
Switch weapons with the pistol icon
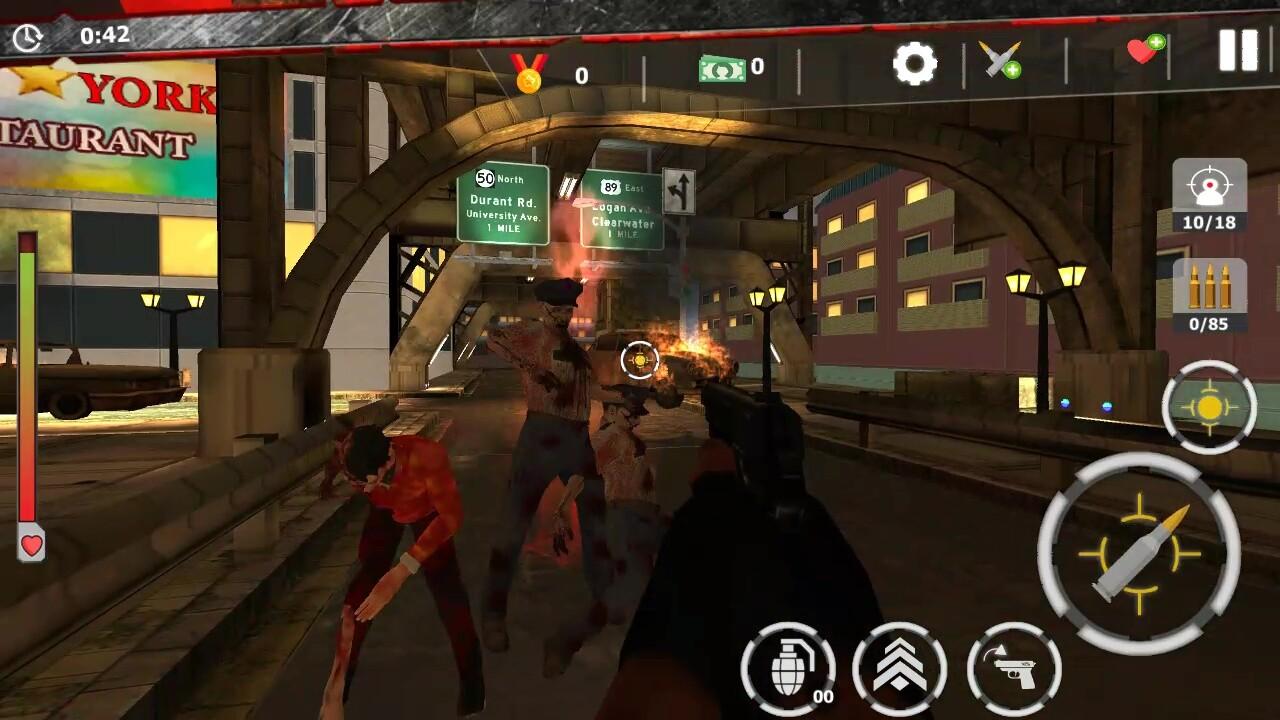[x=1013, y=667]
